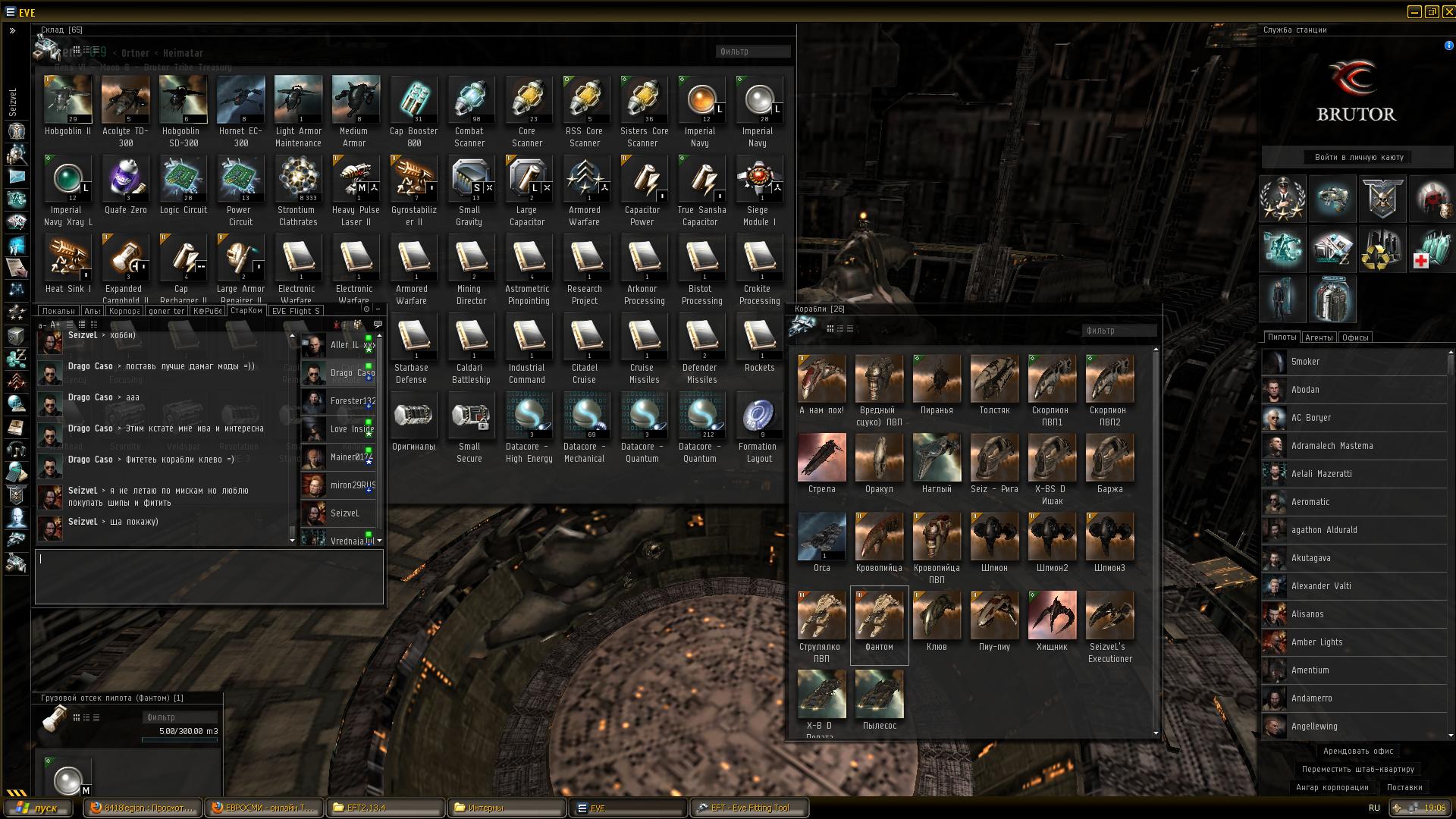
Task: Switch to the Агенты tab
Action: 1318,337
